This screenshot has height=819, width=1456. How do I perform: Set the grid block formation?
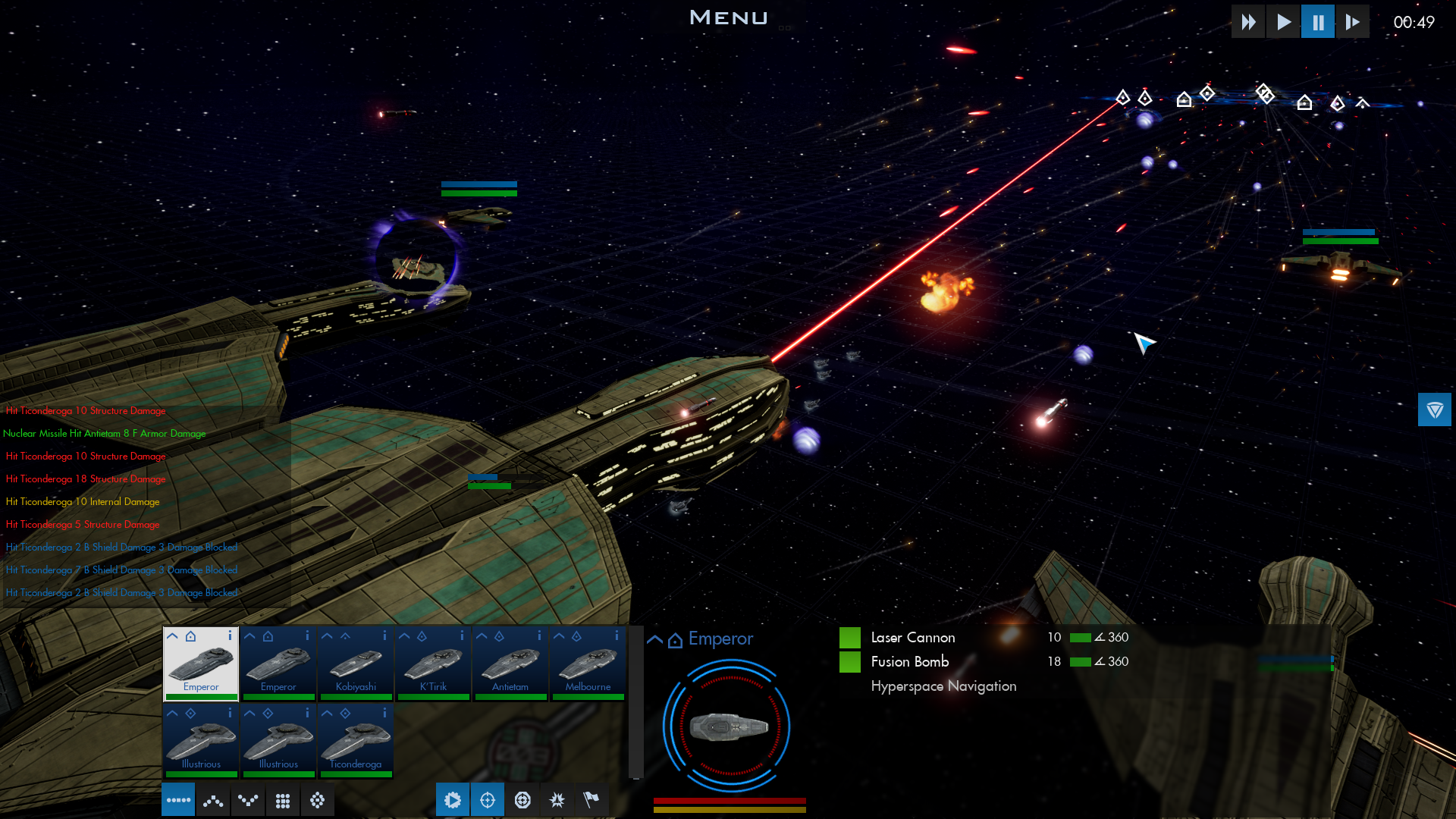[x=283, y=800]
